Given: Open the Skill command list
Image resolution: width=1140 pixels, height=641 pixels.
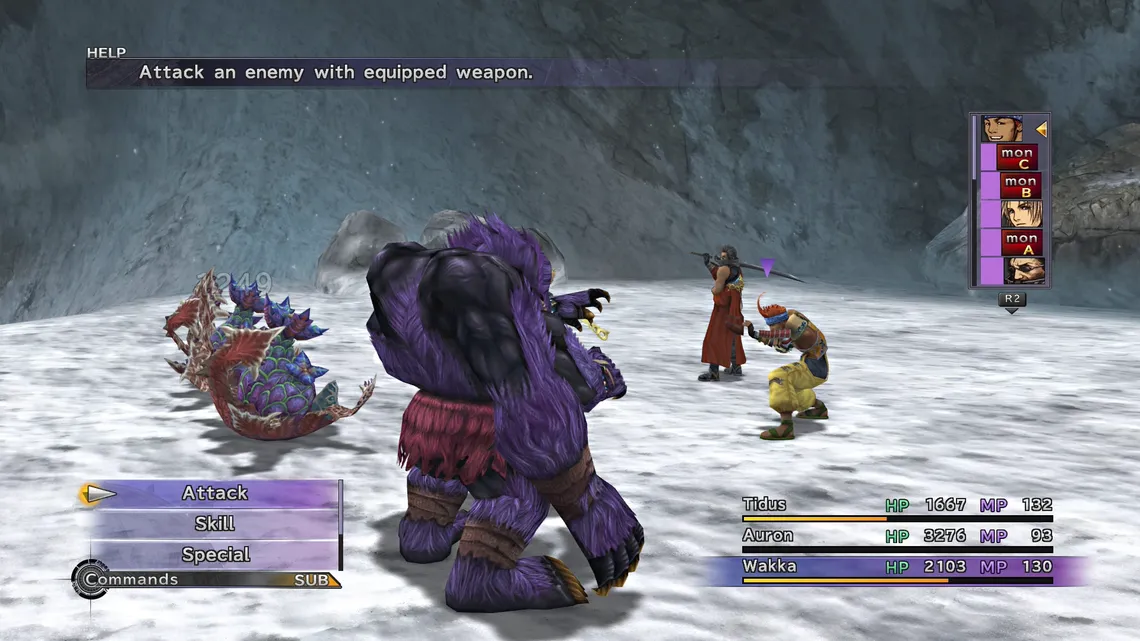Looking at the screenshot, I should 215,524.
